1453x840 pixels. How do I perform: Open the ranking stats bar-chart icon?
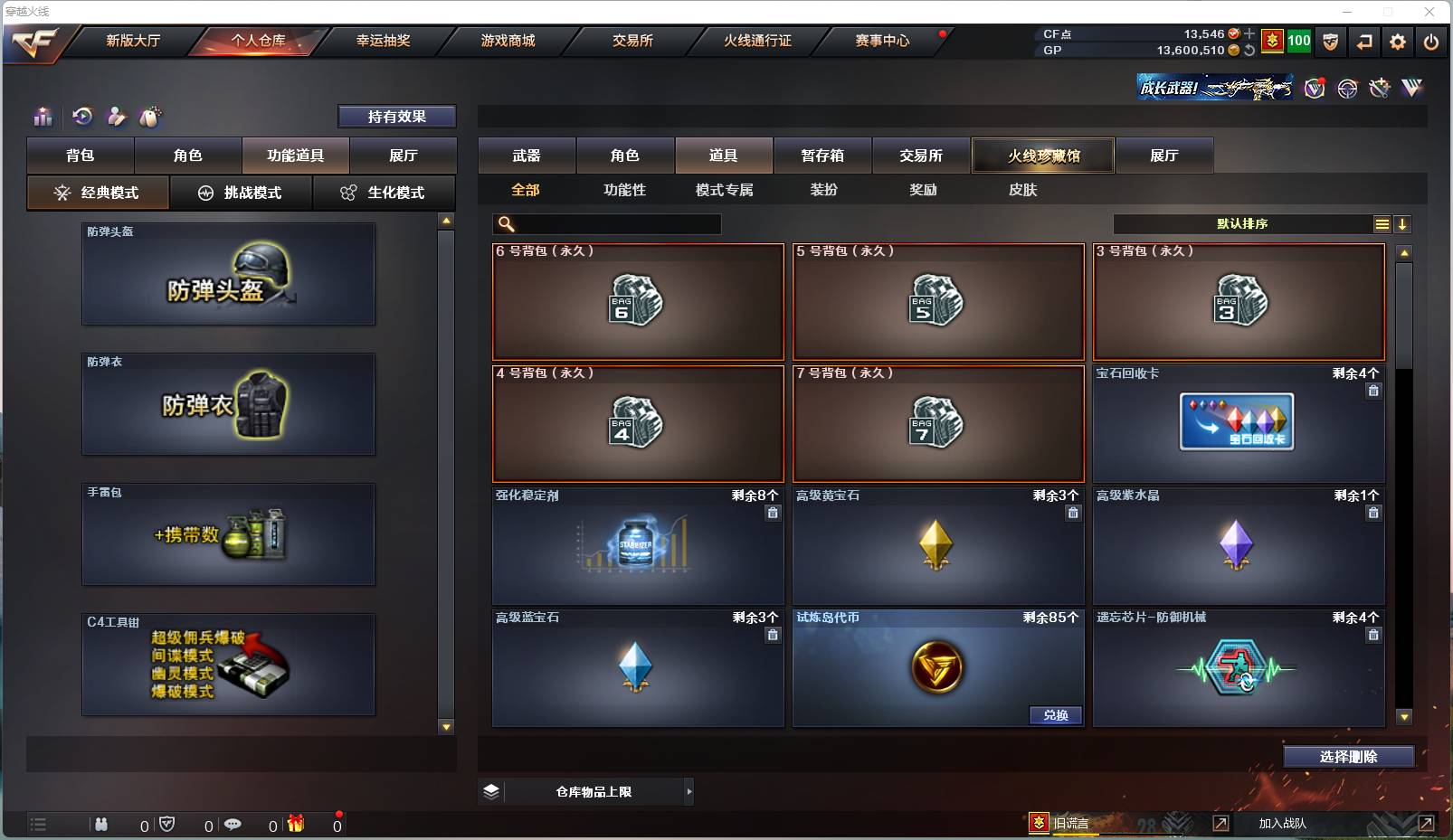coord(43,117)
